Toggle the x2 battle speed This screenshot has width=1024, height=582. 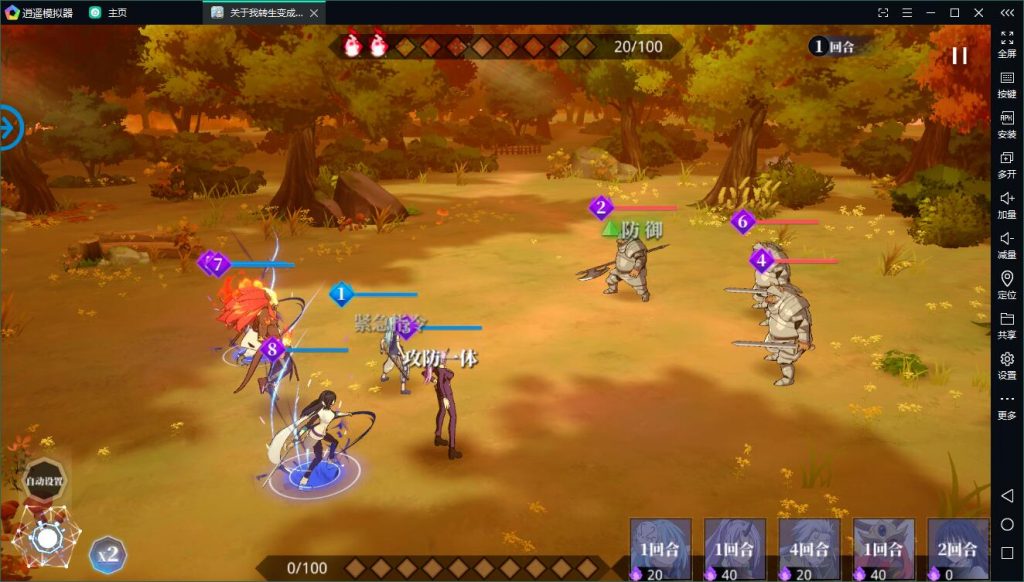click(x=108, y=554)
